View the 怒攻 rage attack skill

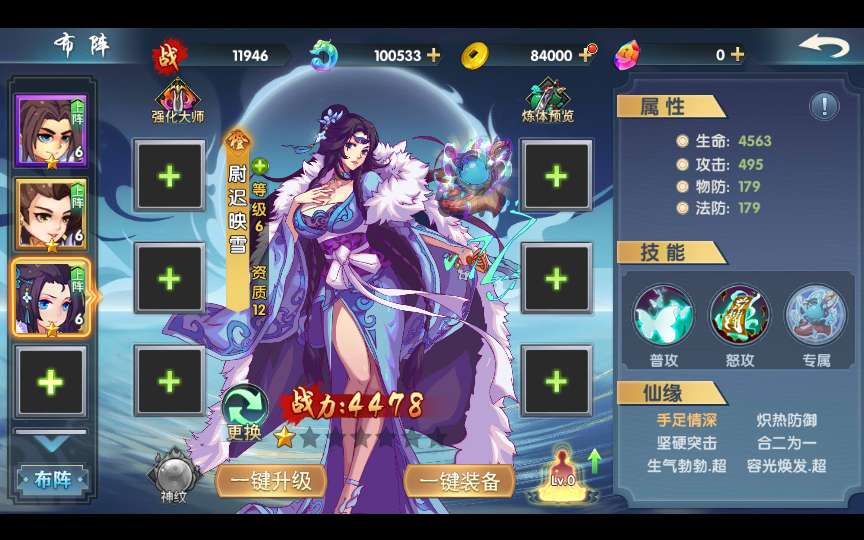pos(739,315)
